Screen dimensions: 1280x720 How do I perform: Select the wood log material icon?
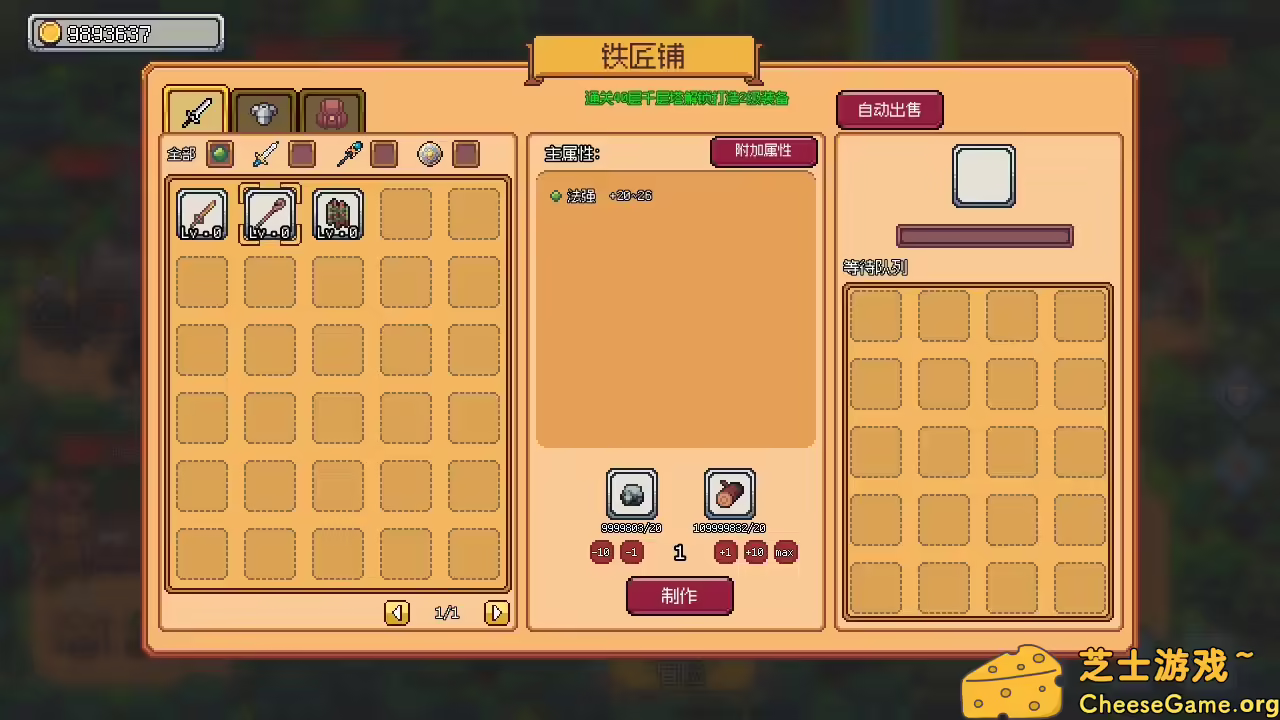coord(729,493)
